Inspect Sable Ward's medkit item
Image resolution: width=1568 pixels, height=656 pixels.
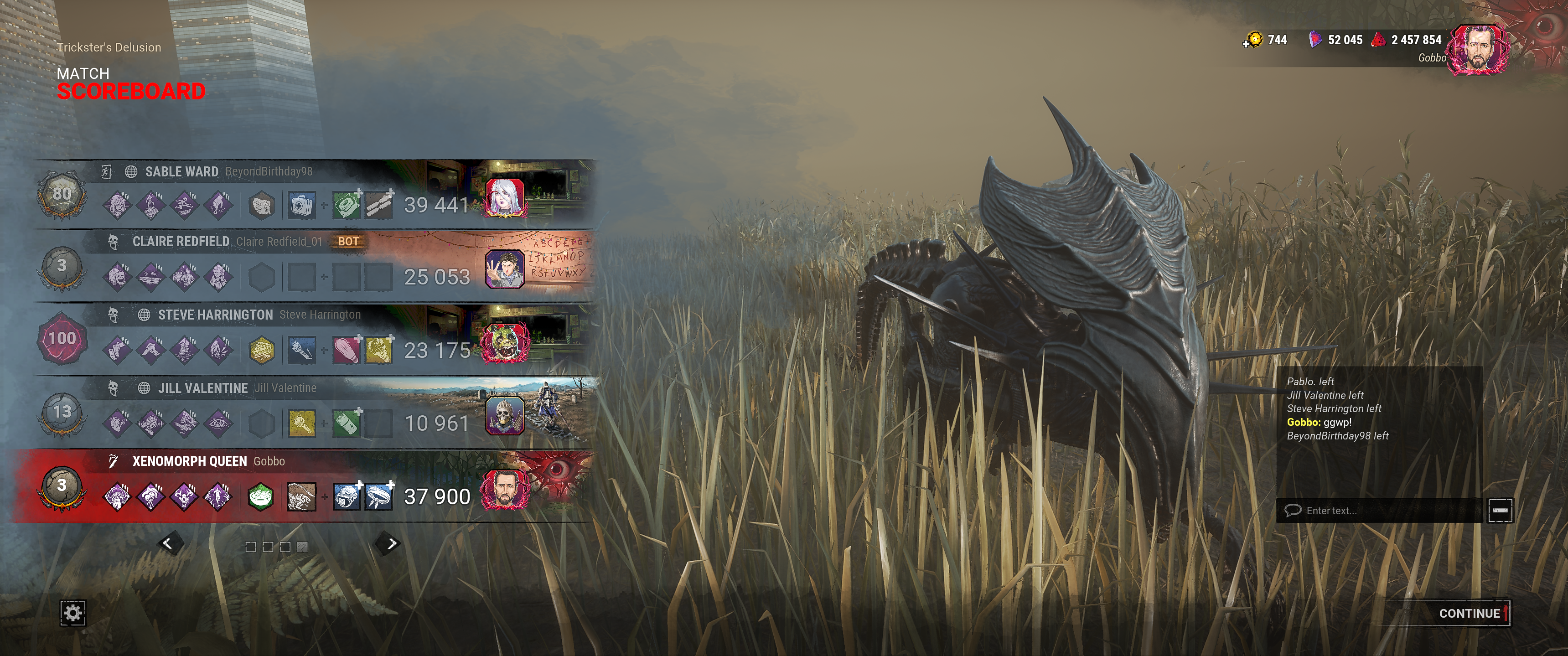pyautogui.click(x=301, y=205)
